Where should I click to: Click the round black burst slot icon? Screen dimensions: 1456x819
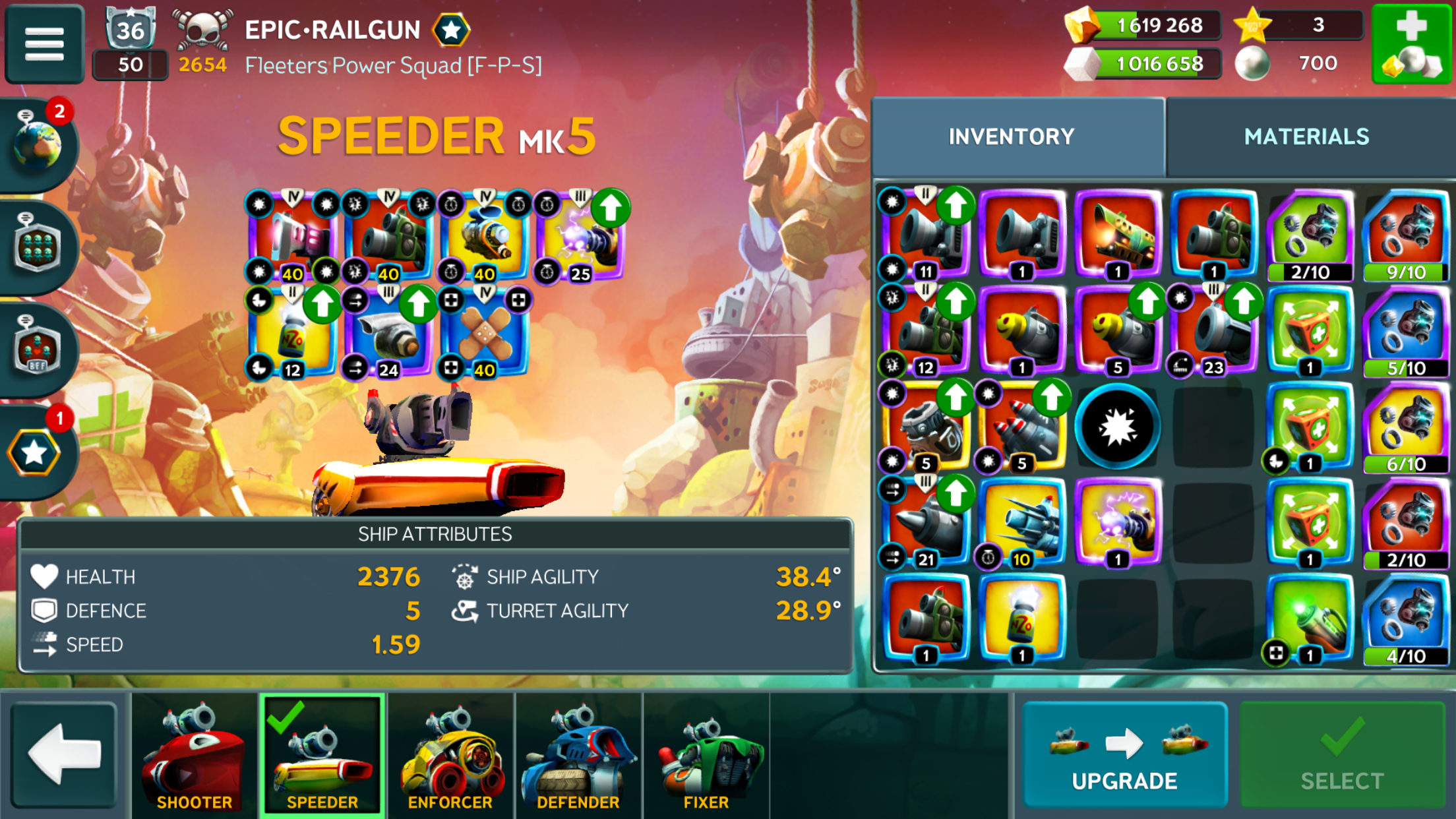tap(1117, 427)
